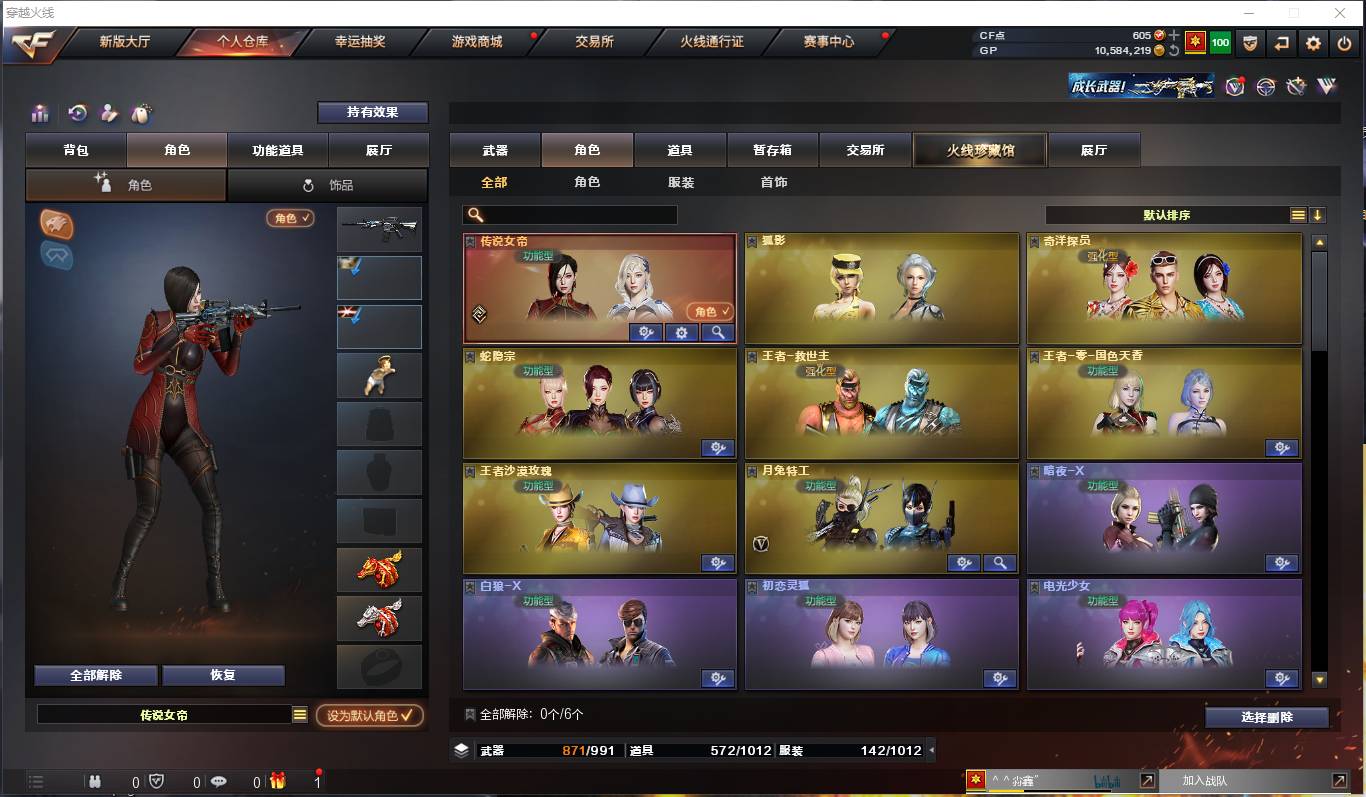Click the dog-tag icon in the left icon row

pos(143,113)
